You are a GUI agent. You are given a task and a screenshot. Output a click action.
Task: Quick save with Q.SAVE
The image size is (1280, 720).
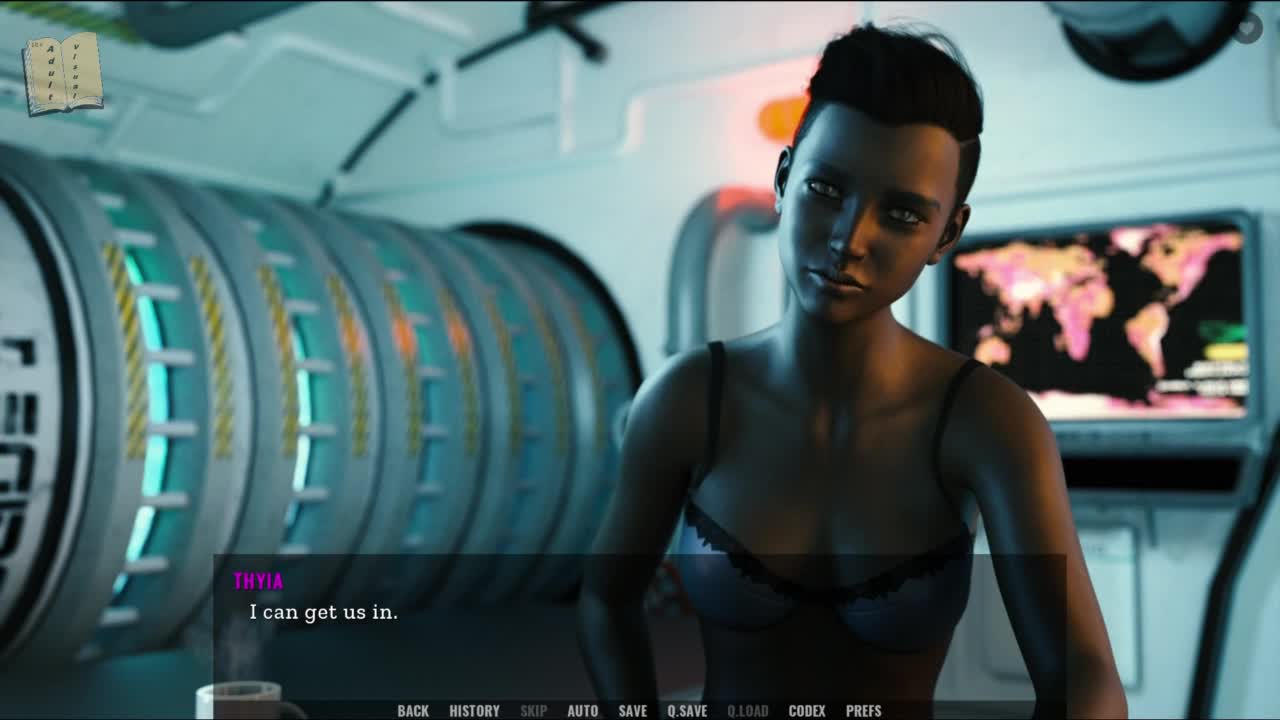687,711
